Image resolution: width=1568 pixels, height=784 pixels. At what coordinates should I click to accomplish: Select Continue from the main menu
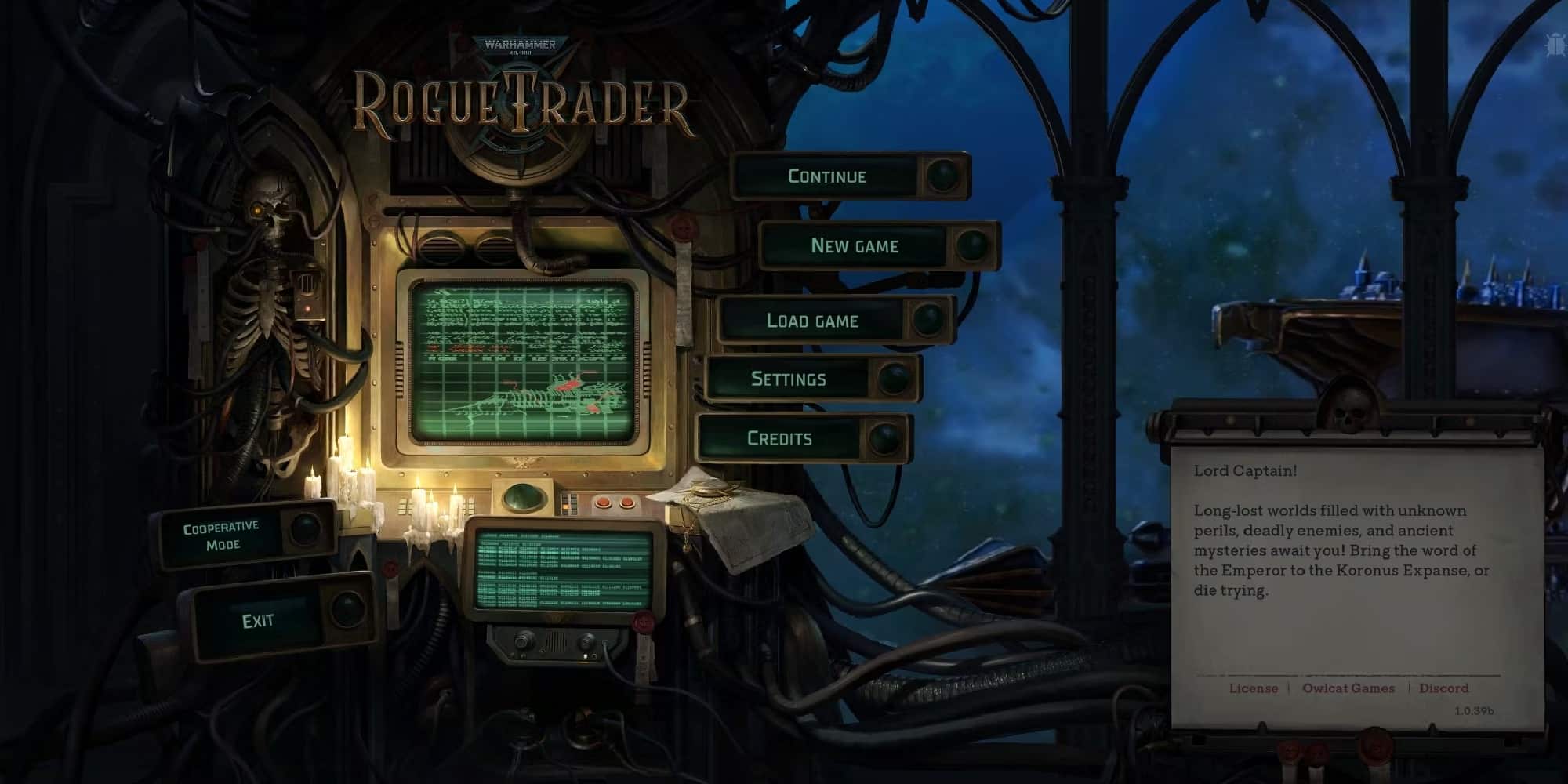click(827, 176)
